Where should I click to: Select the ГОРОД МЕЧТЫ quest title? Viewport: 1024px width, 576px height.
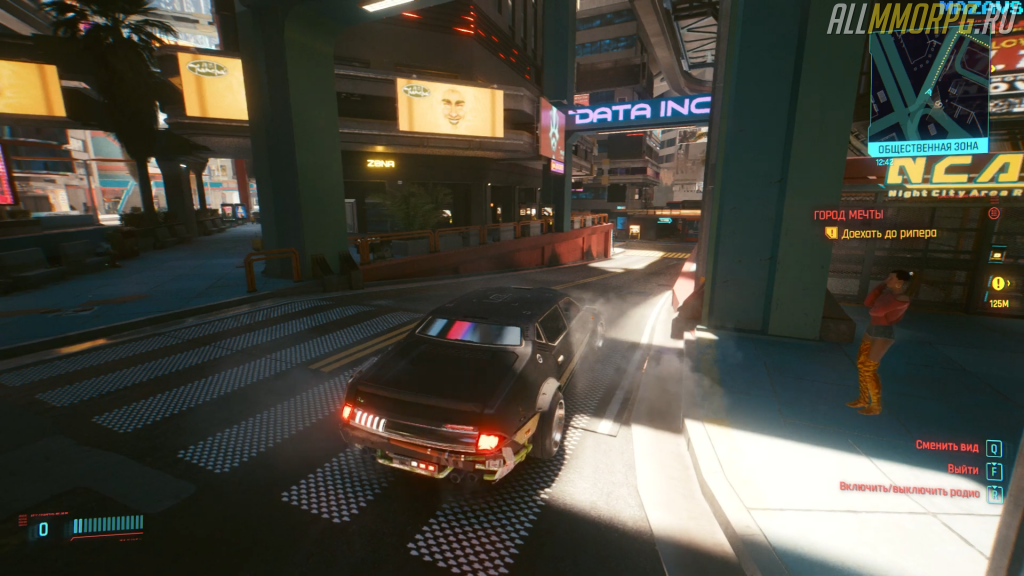coord(848,214)
